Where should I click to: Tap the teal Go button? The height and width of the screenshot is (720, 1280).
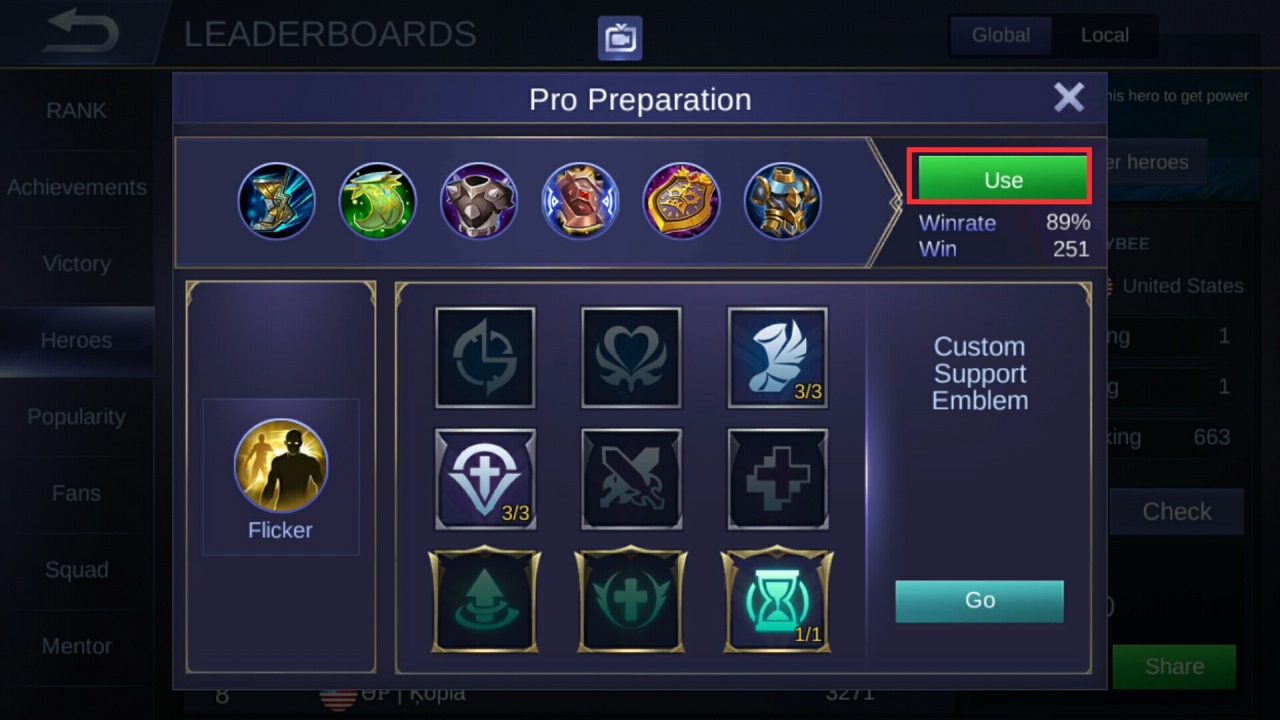tap(979, 600)
